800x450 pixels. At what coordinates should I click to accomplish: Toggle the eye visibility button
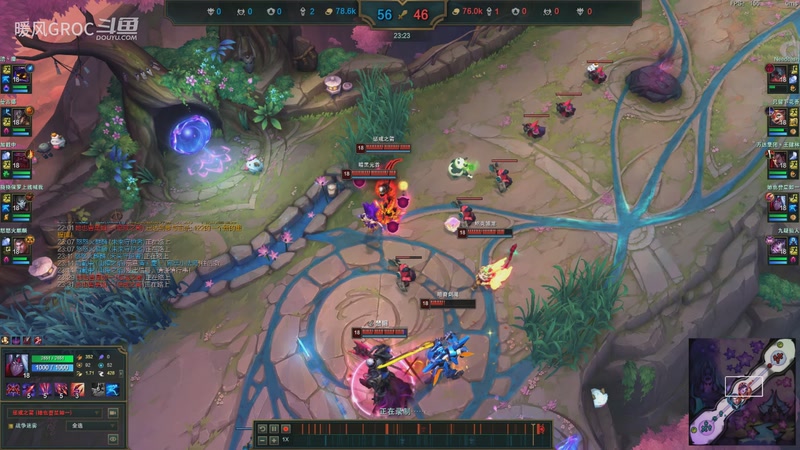[x=112, y=437]
